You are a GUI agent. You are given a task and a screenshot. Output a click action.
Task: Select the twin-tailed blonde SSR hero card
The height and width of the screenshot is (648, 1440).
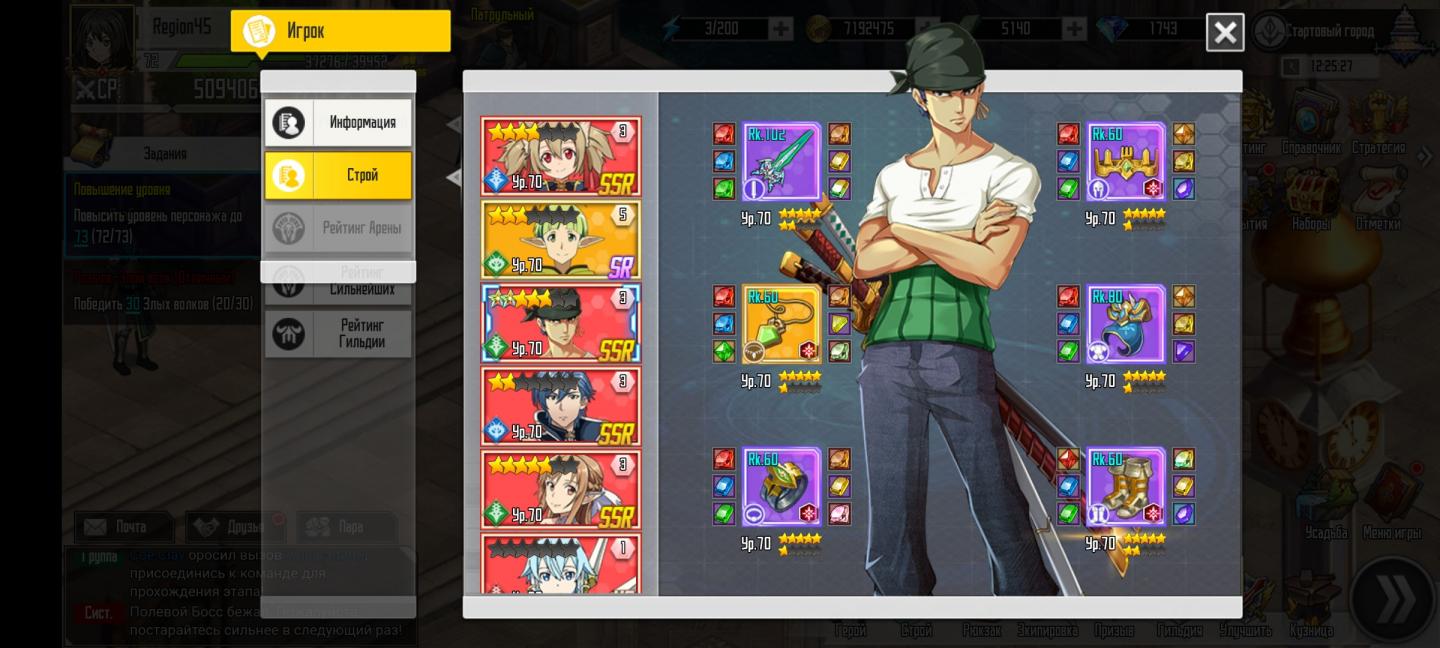click(x=560, y=156)
